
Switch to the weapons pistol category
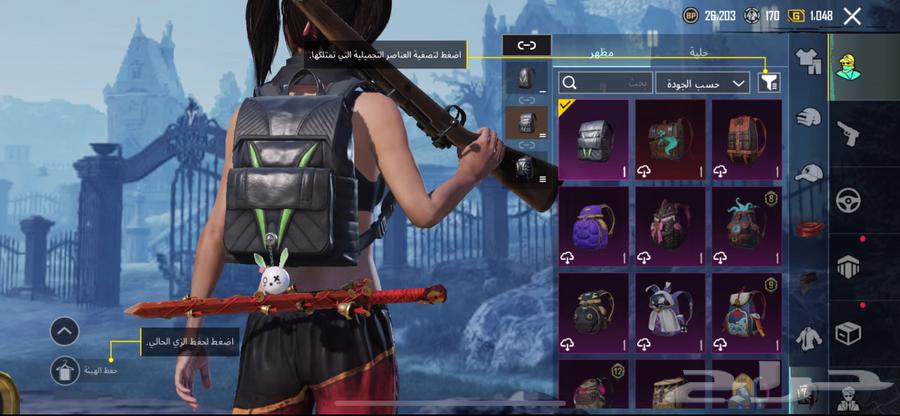click(x=848, y=133)
